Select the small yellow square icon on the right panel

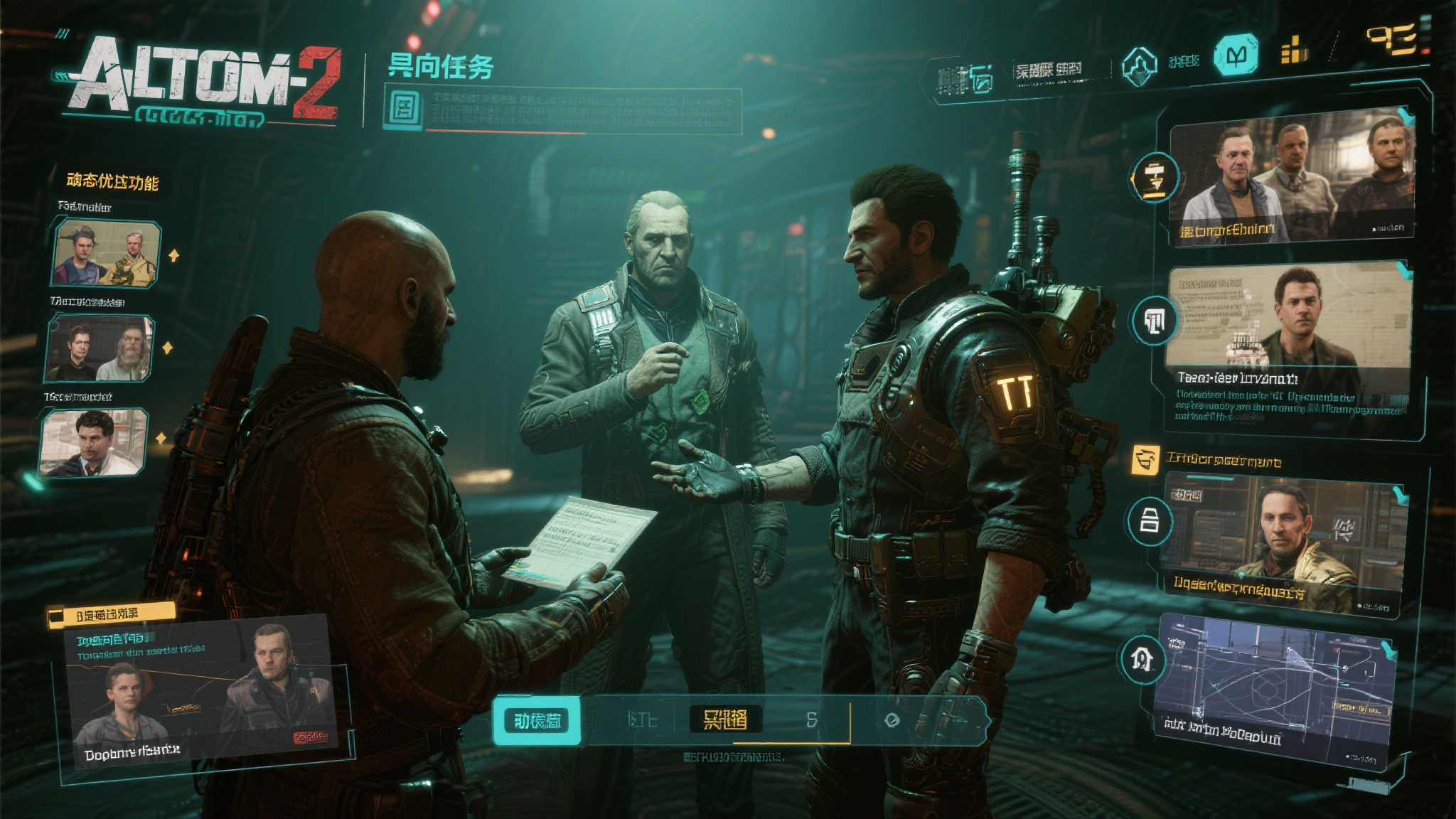1145,460
